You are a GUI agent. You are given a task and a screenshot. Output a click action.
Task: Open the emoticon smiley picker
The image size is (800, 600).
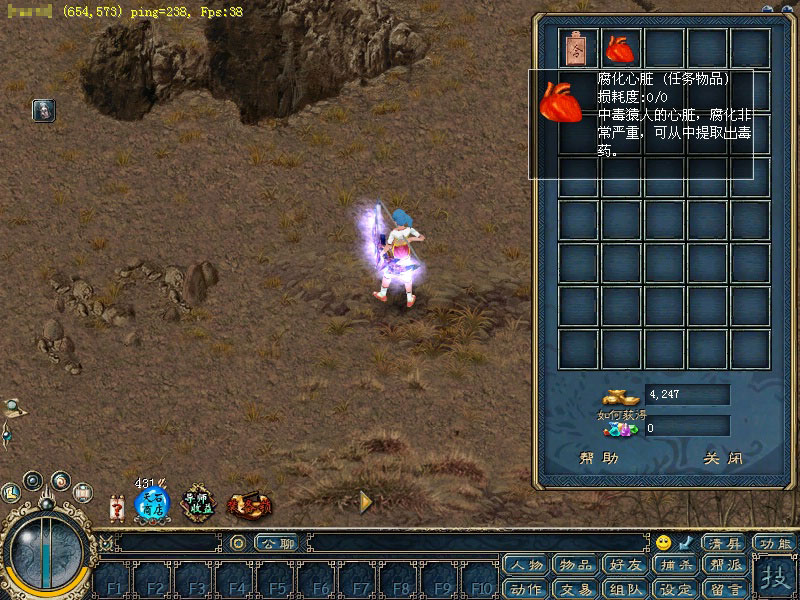point(664,543)
